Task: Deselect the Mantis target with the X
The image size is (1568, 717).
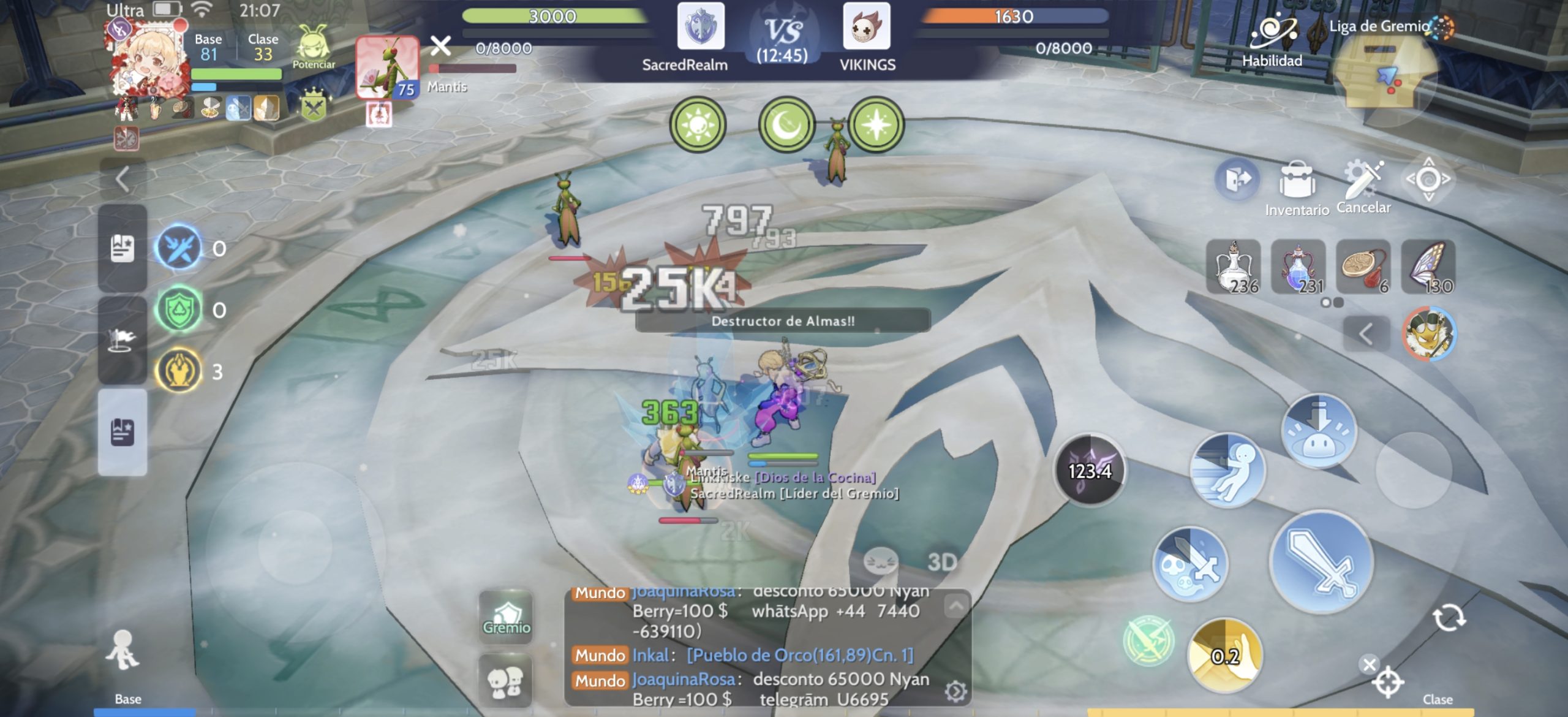Action: (440, 45)
